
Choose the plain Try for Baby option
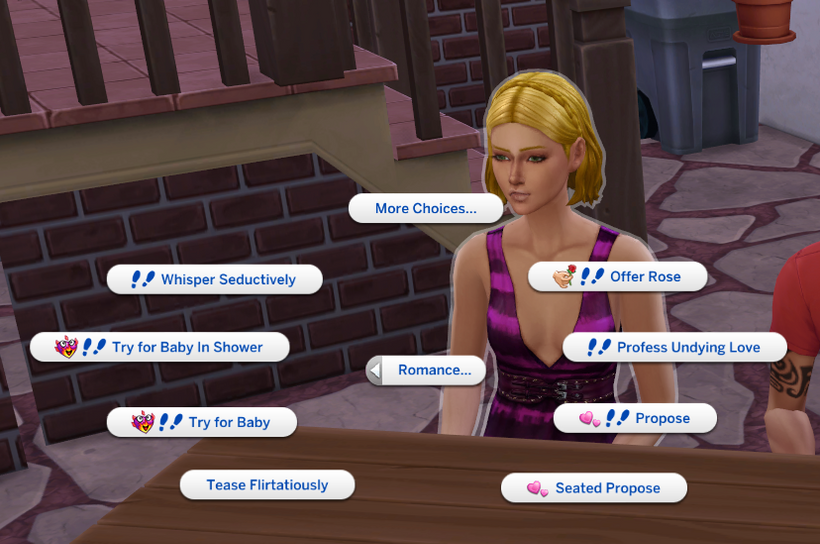[202, 422]
